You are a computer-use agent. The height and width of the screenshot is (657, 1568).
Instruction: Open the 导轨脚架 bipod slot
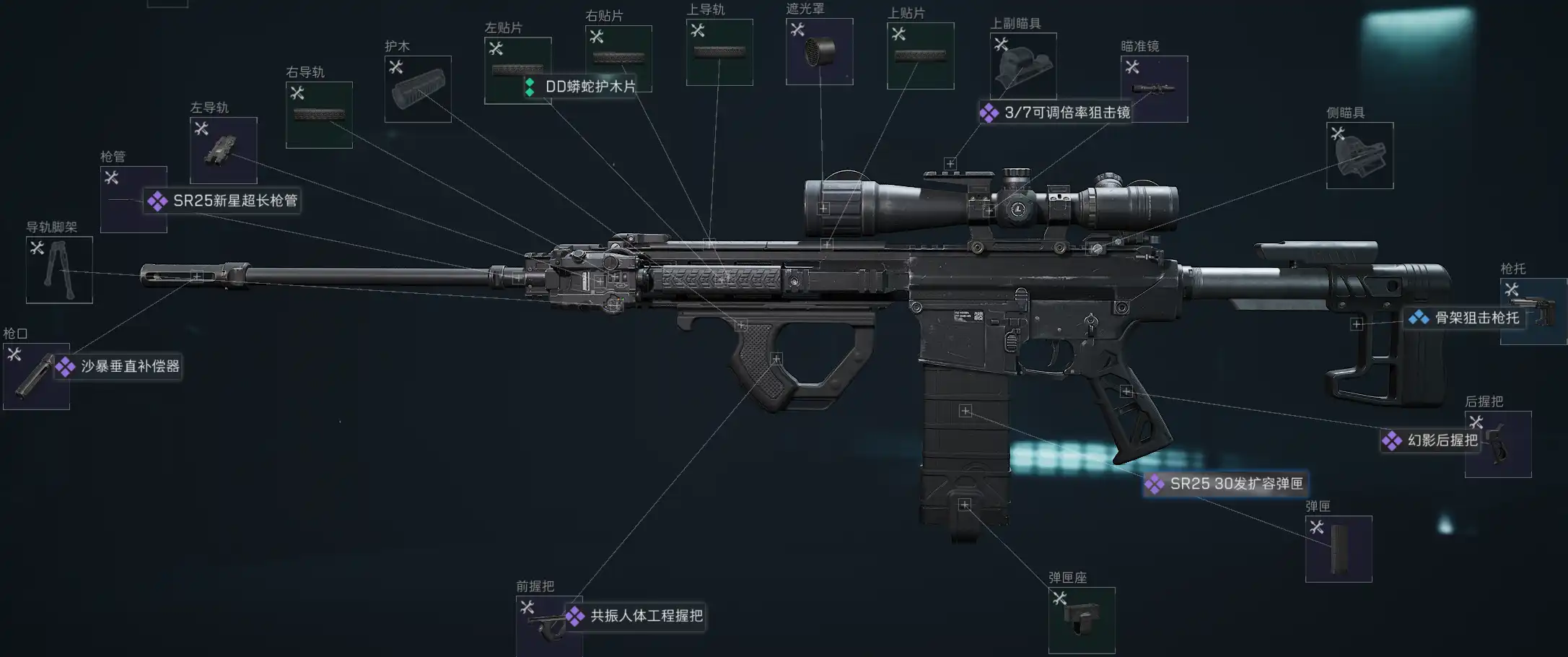coord(59,270)
